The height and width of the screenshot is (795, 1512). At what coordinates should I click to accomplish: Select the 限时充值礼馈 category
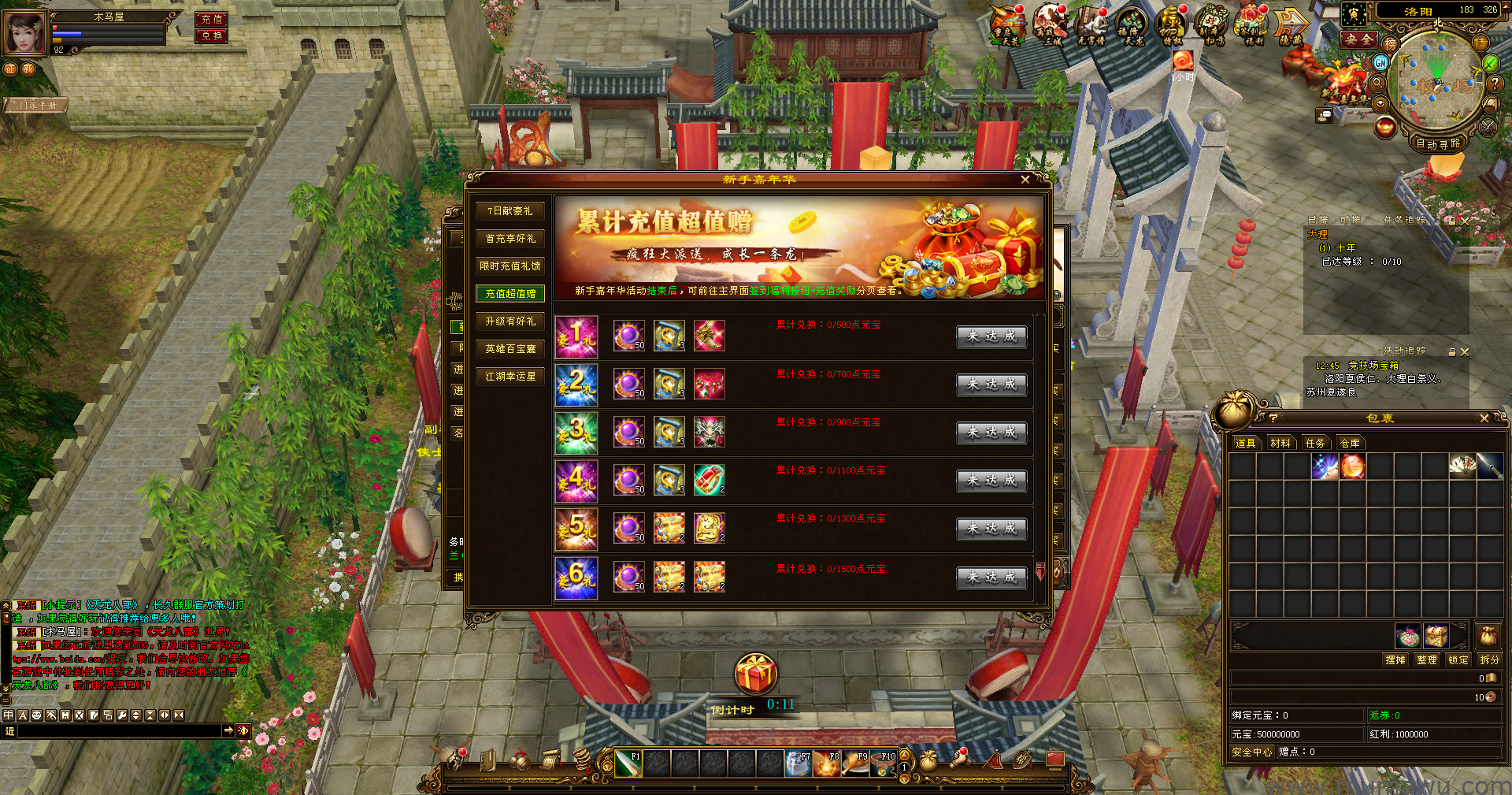coord(510,266)
